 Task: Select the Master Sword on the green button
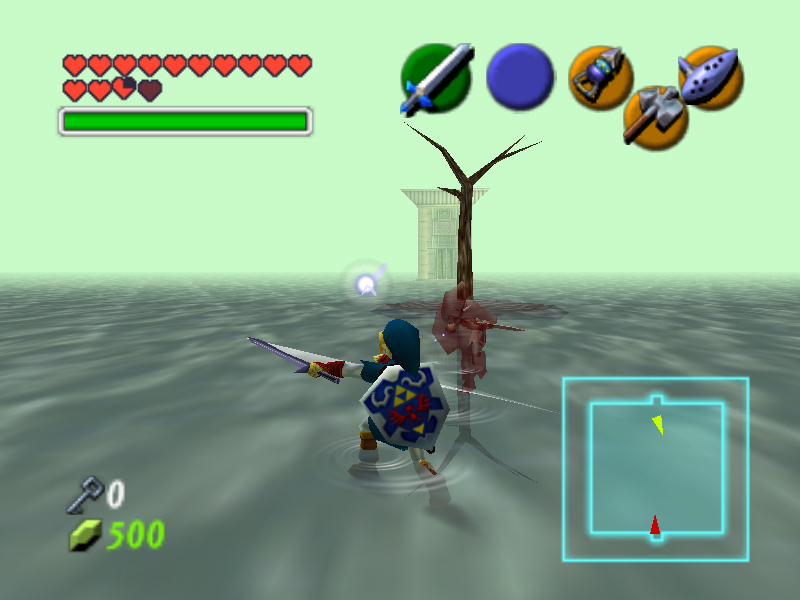click(435, 78)
